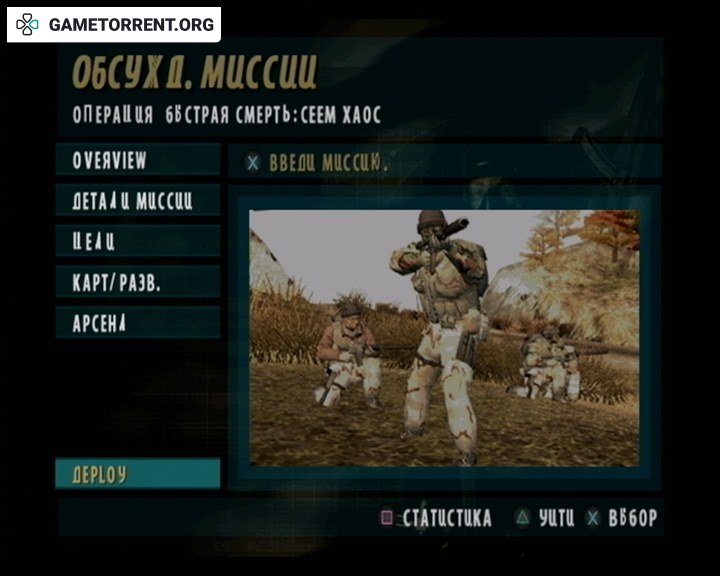Click the GAMETORRENT.ORG watermark logo
Viewport: 720px width, 576px height.
pyautogui.click(x=114, y=24)
